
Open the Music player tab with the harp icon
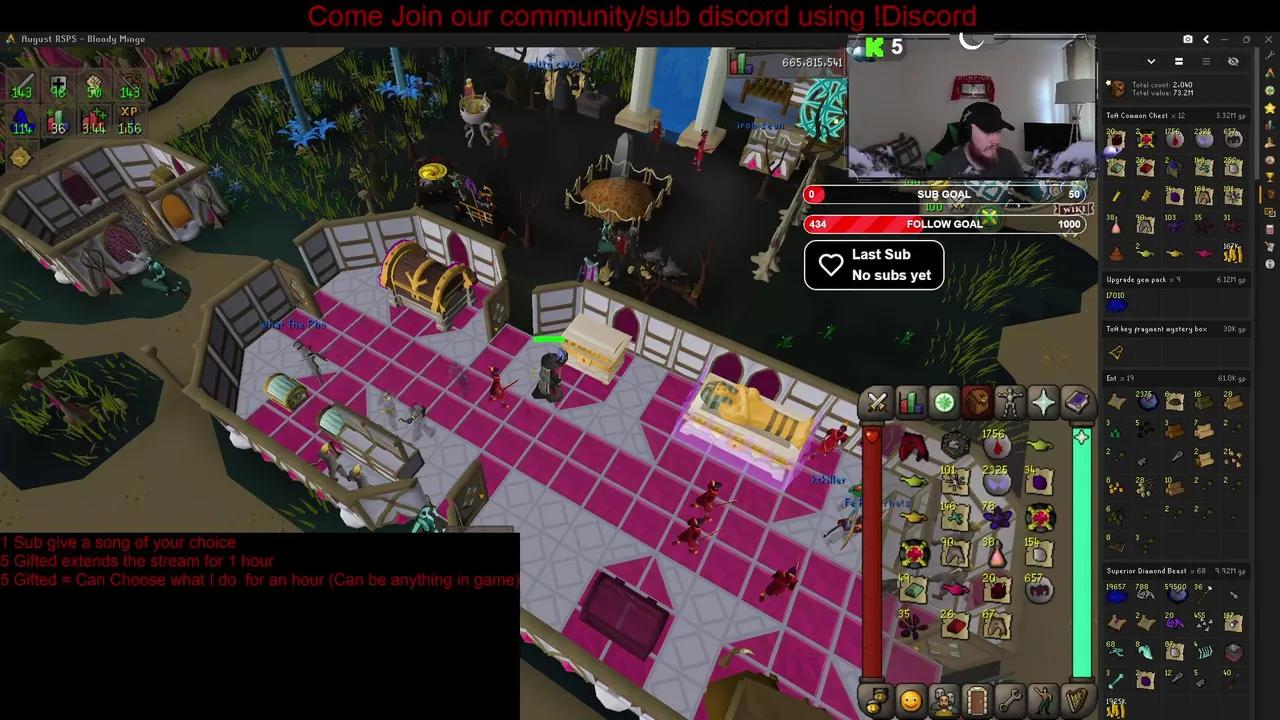(1077, 701)
